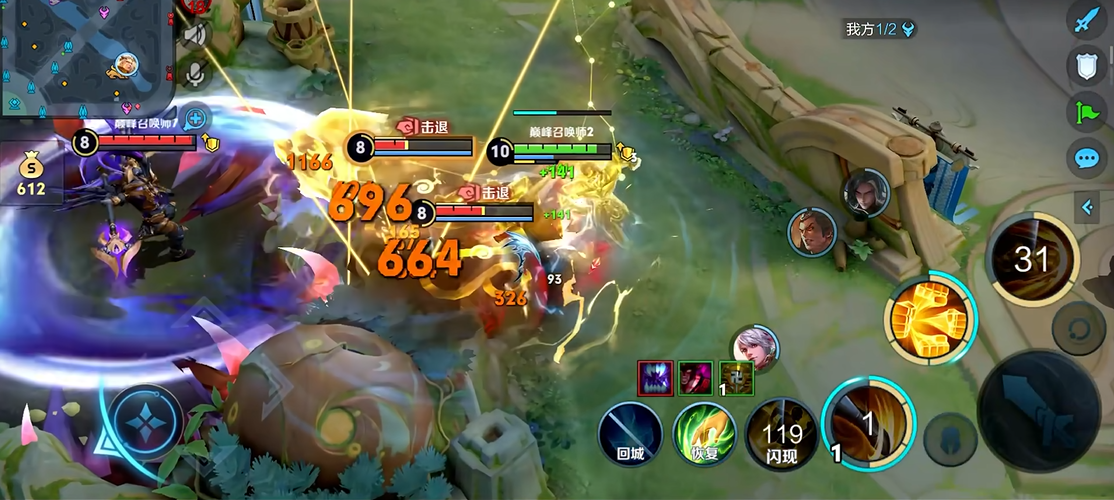Tap the ultimate skill showing 31 cooldown

tap(1031, 260)
